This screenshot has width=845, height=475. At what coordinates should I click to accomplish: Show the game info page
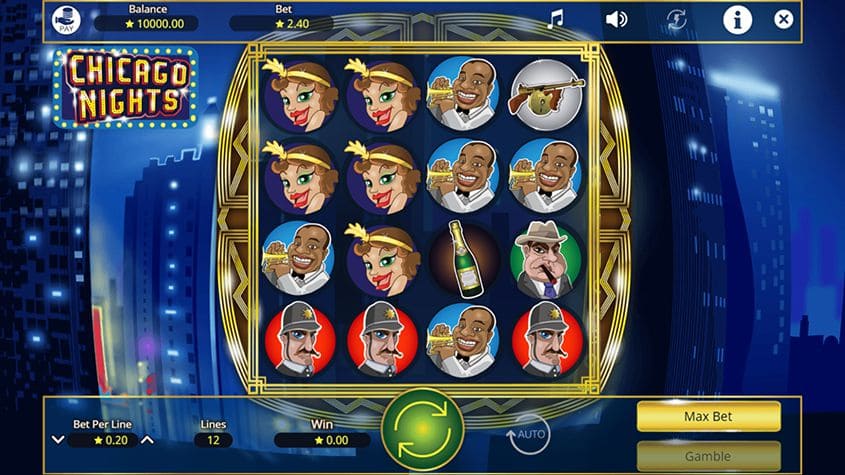click(x=737, y=19)
